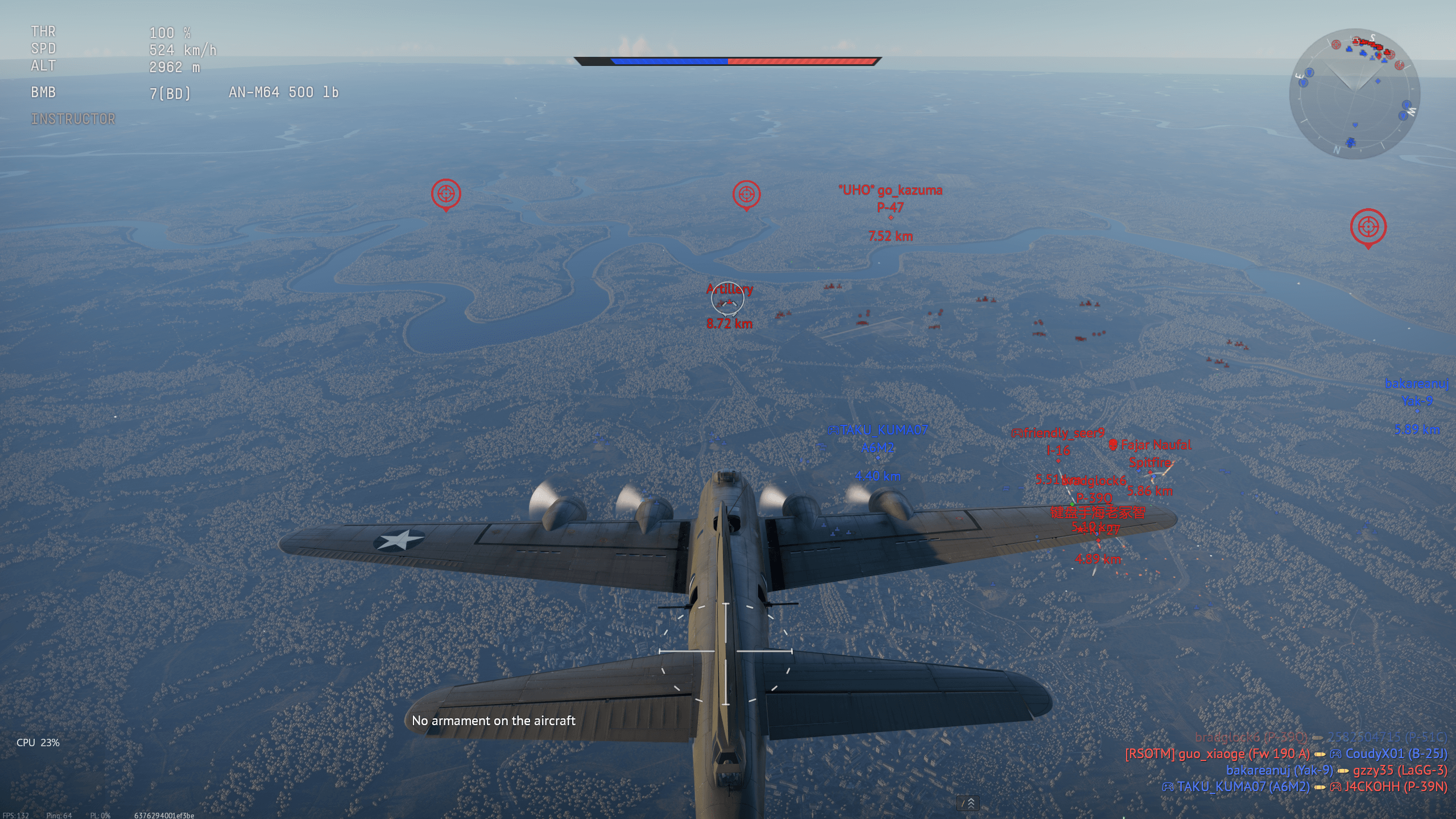Viewport: 1456px width, 819px height.
Task: Select the guo_xiaoge Fw 190 A kill feed row
Action: (1285, 754)
